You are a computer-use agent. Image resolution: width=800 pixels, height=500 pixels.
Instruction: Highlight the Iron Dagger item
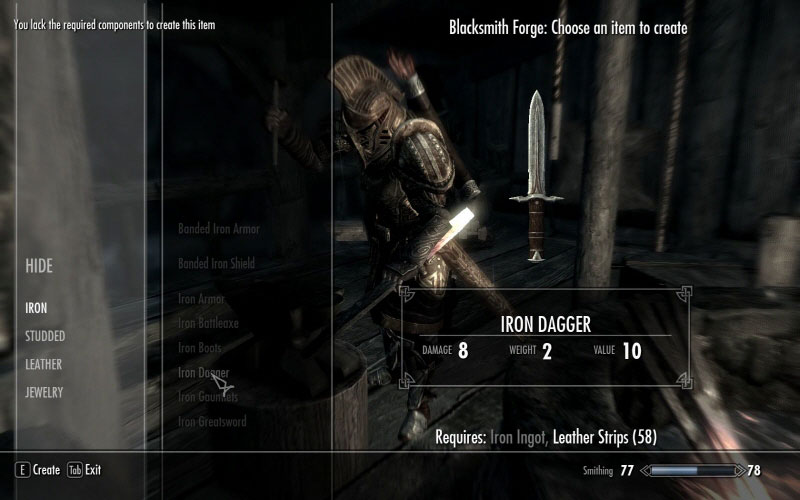pyautogui.click(x=203, y=372)
